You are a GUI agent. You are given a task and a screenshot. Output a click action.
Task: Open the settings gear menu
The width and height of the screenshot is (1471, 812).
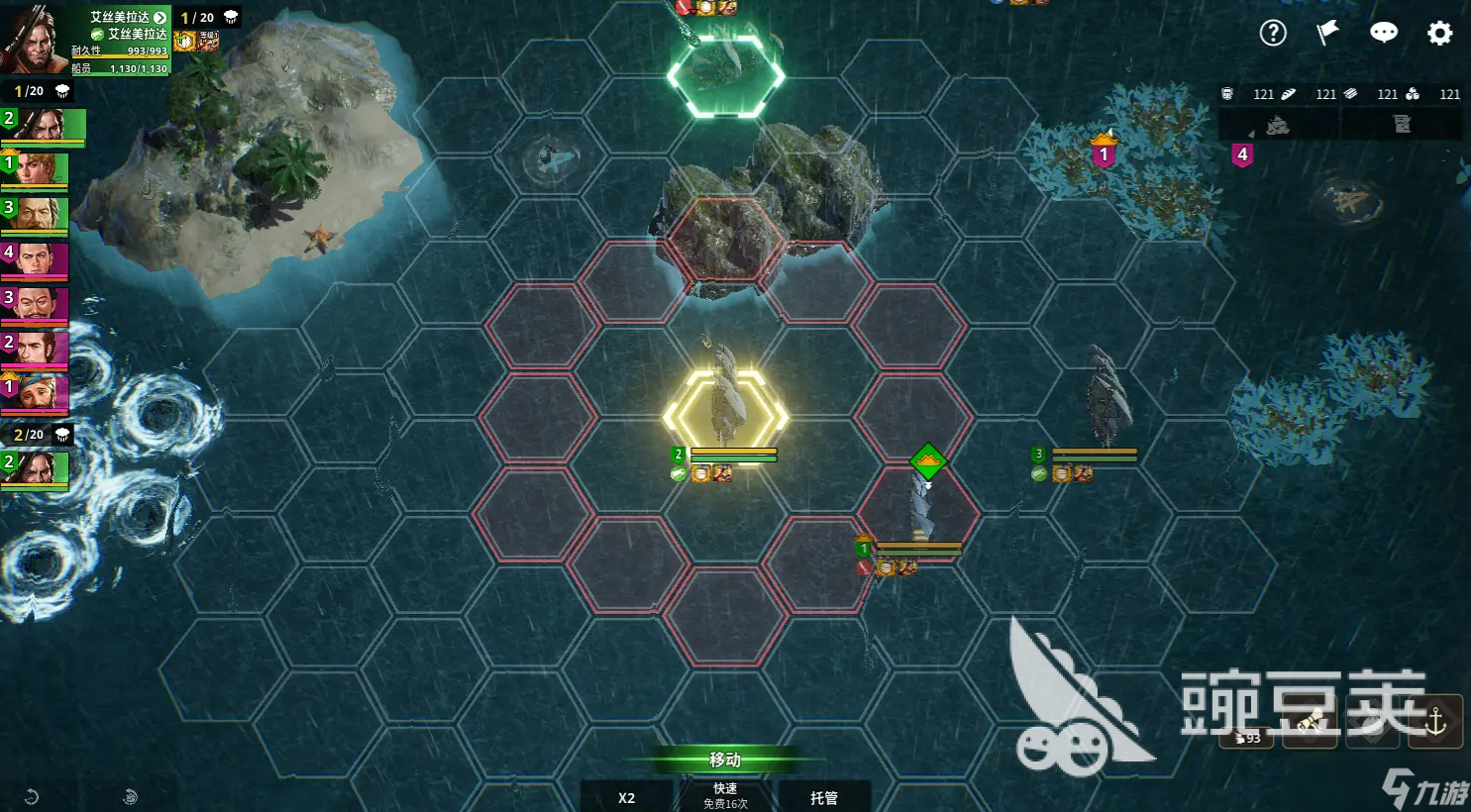1439,33
